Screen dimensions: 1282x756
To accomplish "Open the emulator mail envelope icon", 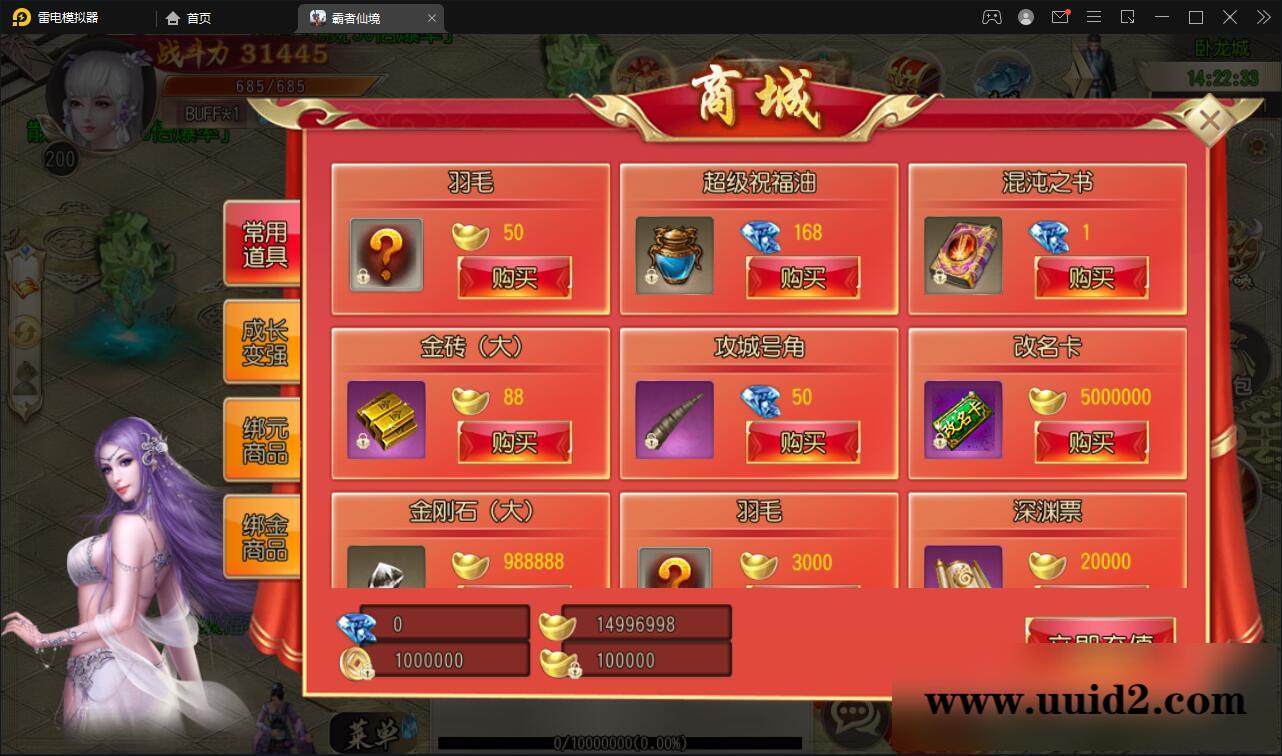I will click(1061, 17).
